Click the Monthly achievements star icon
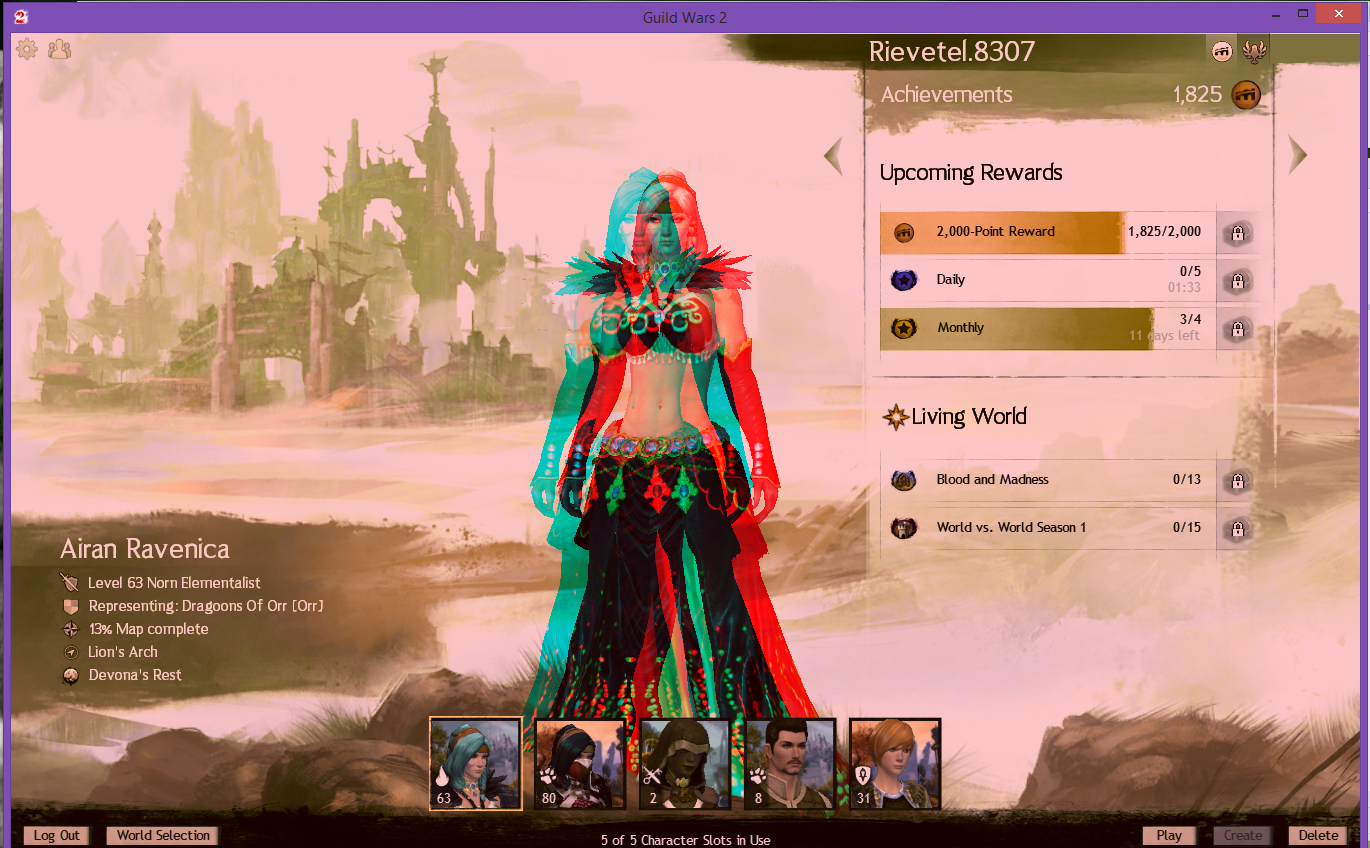Screen dimensions: 1370x848 (904, 328)
